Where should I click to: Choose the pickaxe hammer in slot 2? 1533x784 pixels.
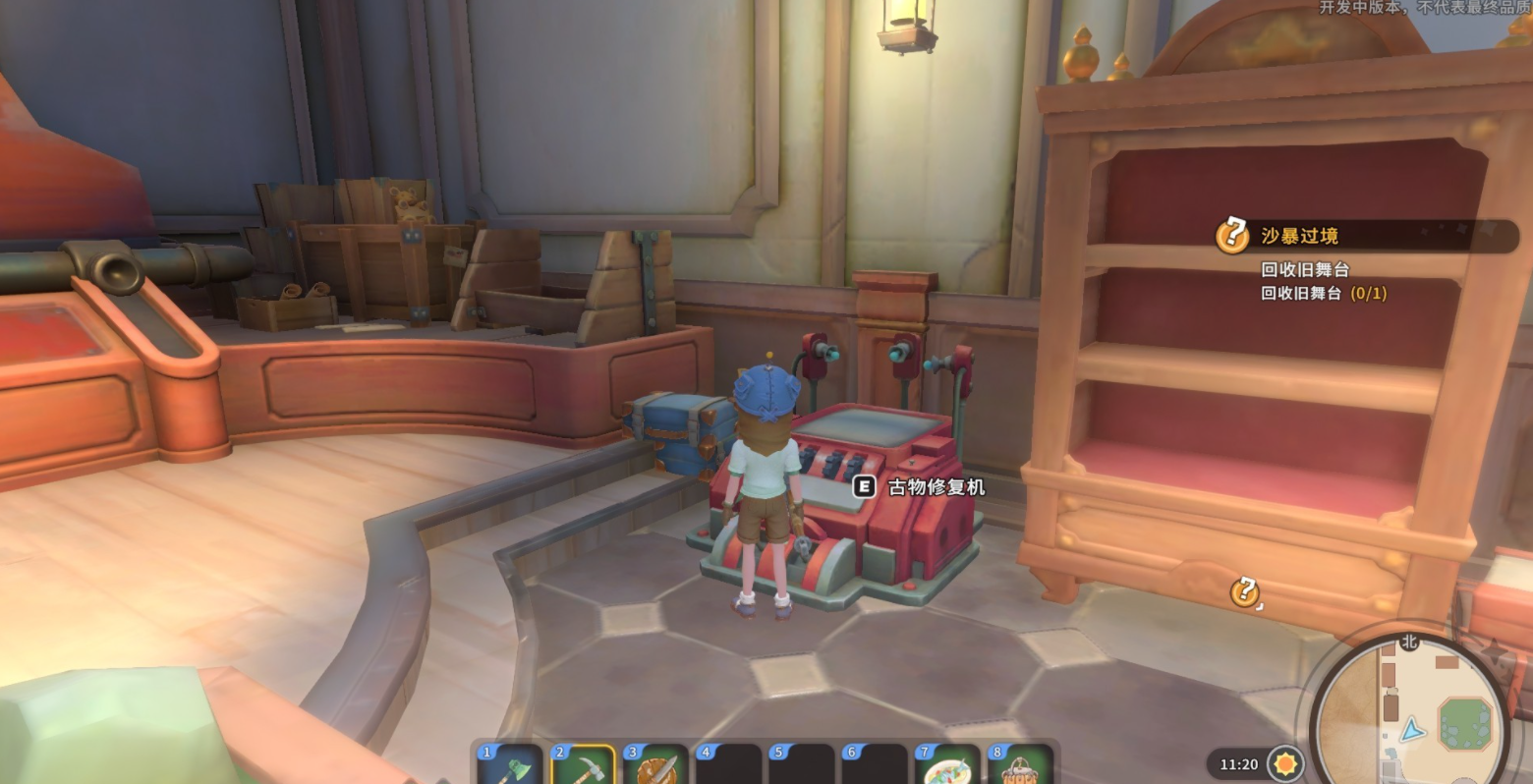tap(583, 766)
